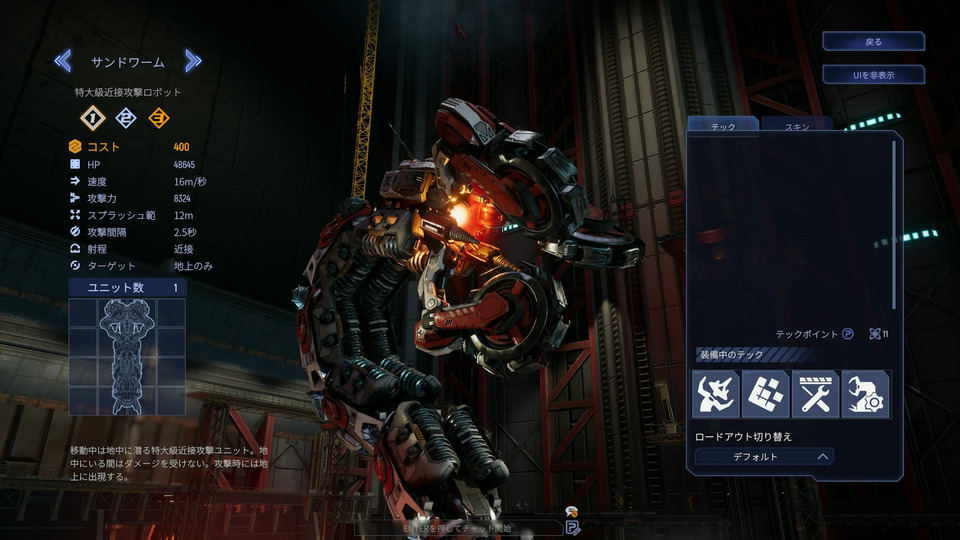Open the chat channel icon

click(x=572, y=526)
